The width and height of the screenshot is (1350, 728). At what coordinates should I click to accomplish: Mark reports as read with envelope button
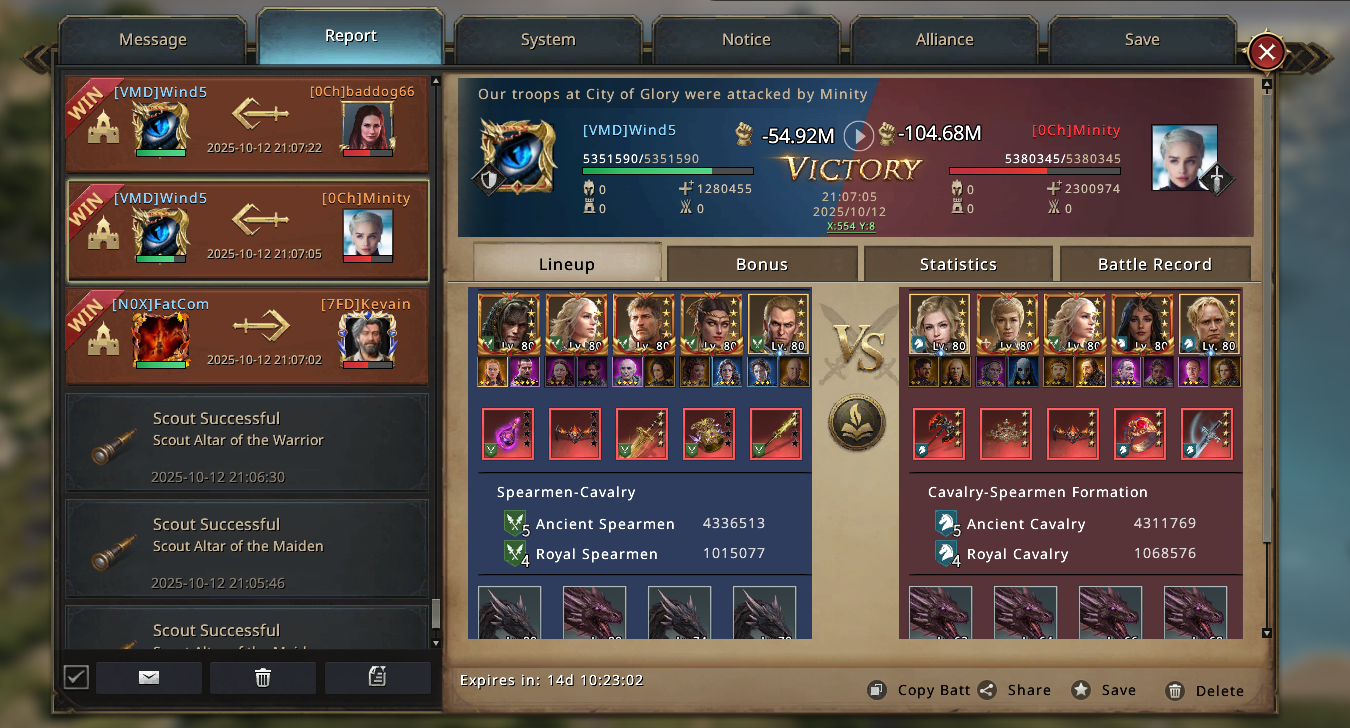click(149, 678)
